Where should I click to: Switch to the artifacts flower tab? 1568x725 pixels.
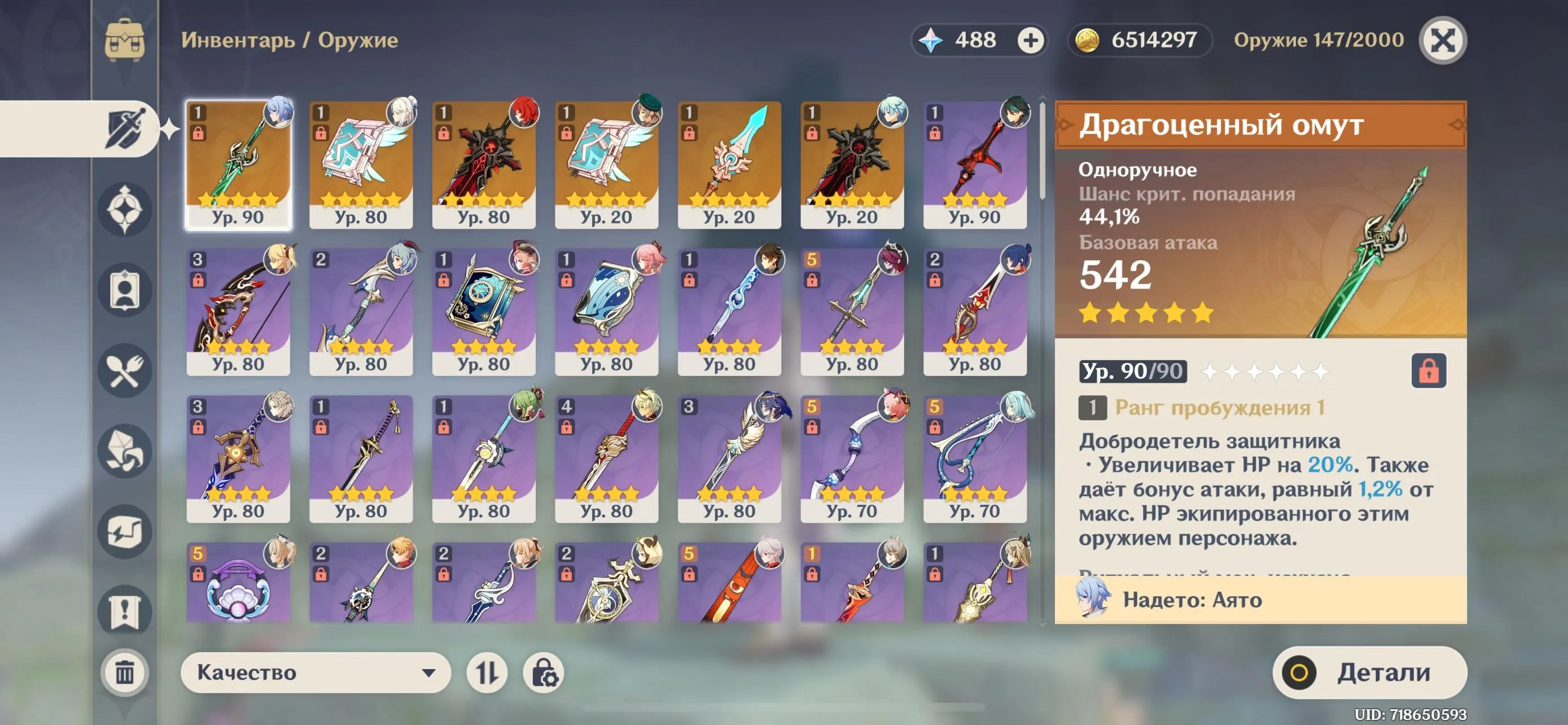click(x=125, y=209)
